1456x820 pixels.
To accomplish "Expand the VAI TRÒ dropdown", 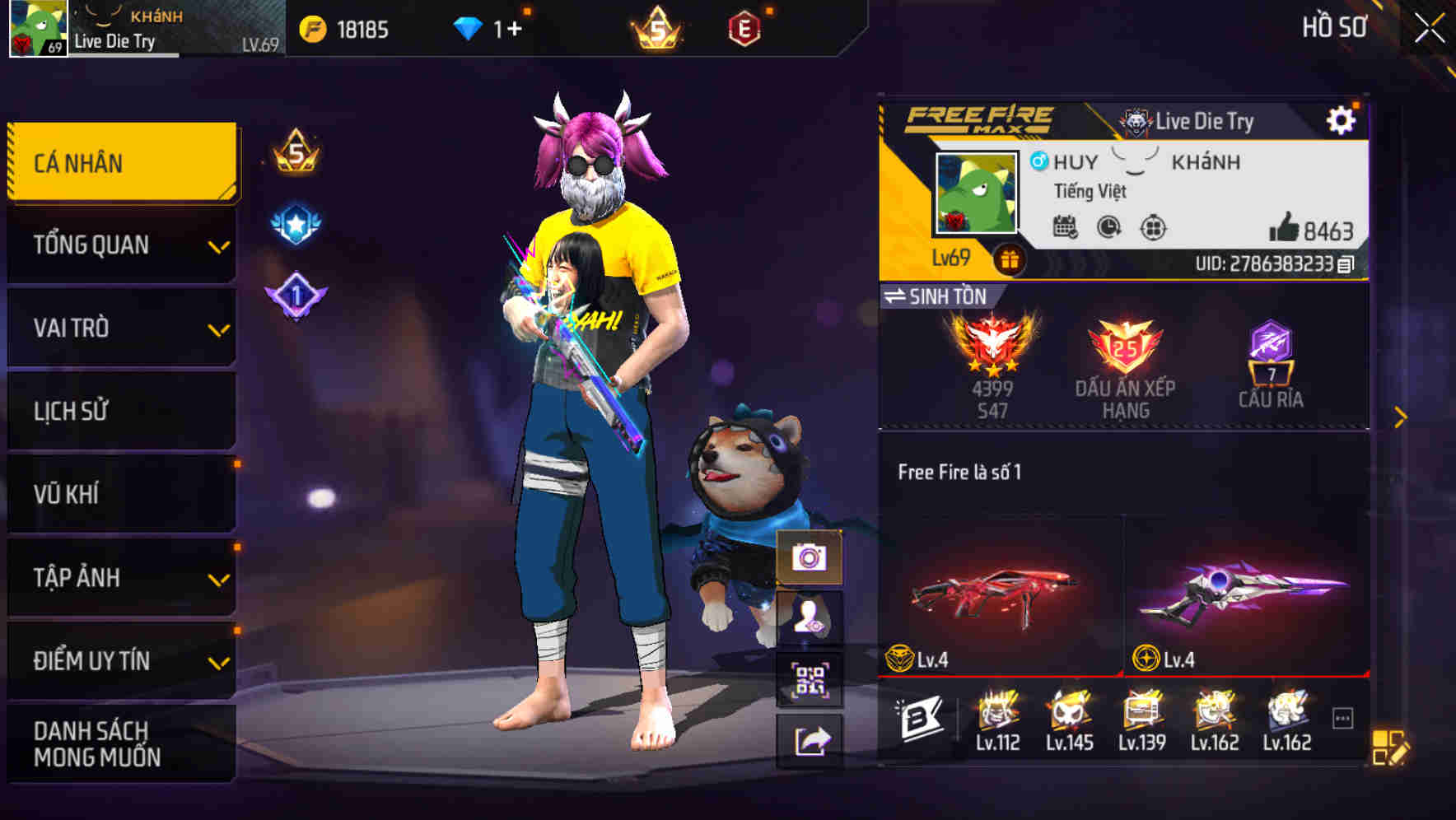I will (x=119, y=328).
